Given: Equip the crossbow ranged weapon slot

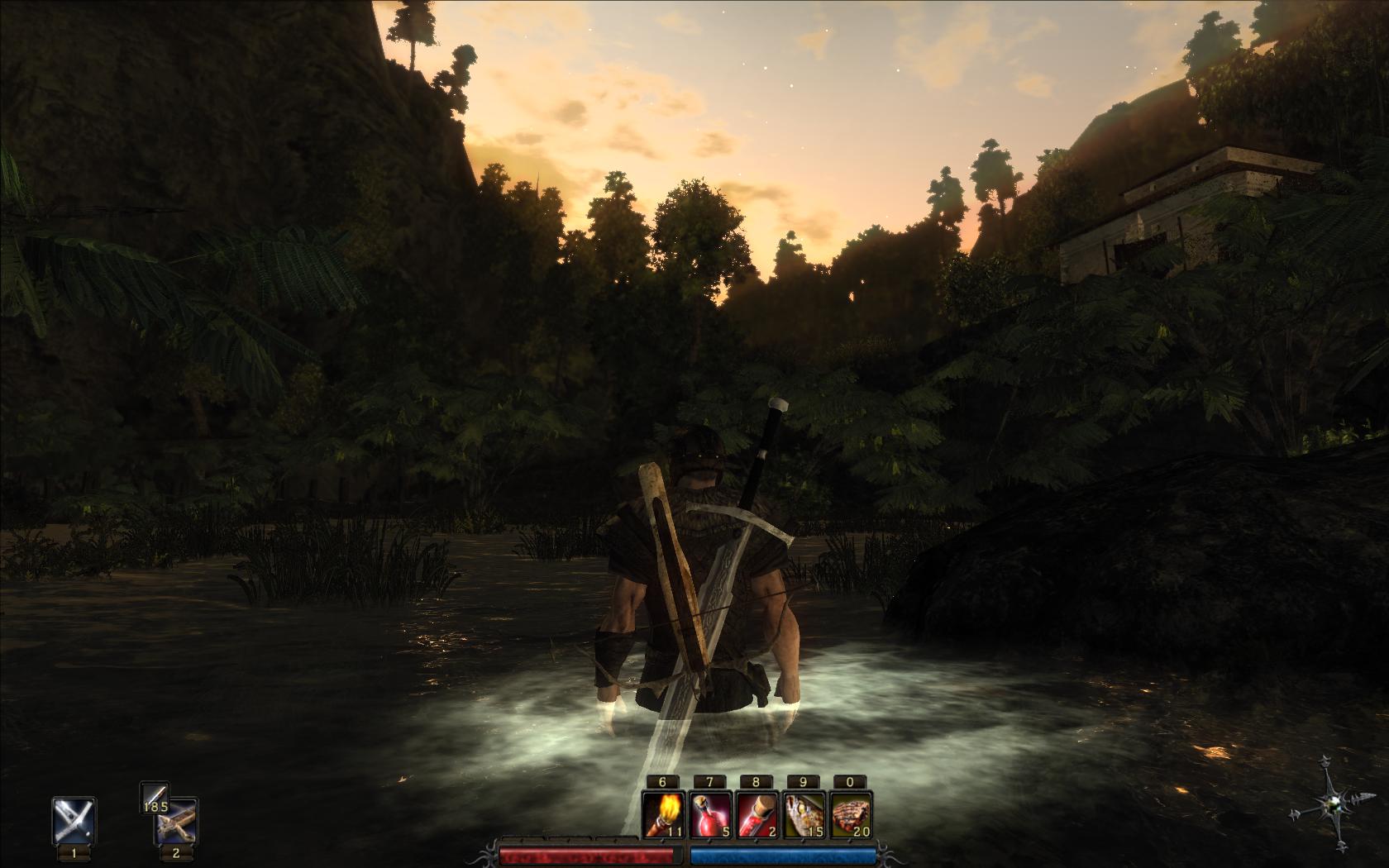Looking at the screenshot, I should (x=176, y=821).
